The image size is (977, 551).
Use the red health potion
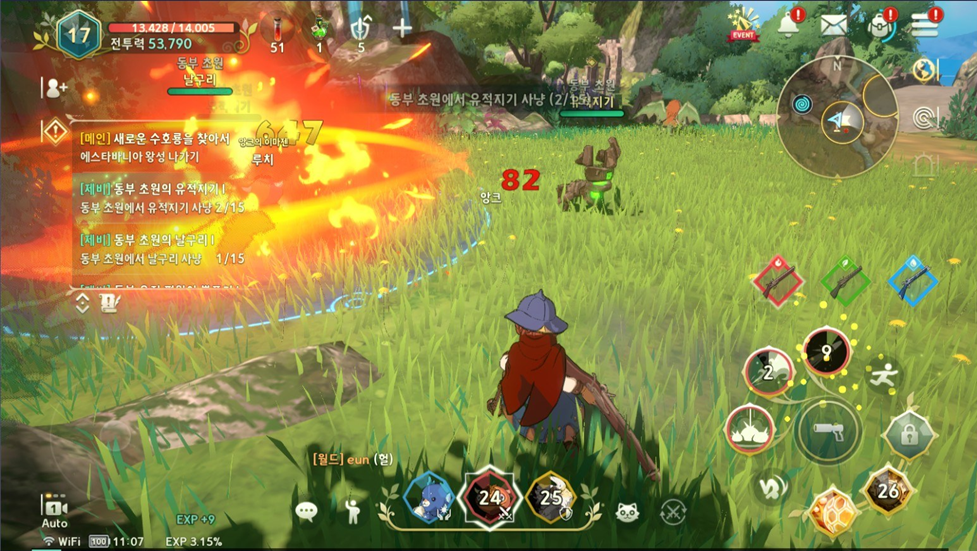tap(277, 29)
